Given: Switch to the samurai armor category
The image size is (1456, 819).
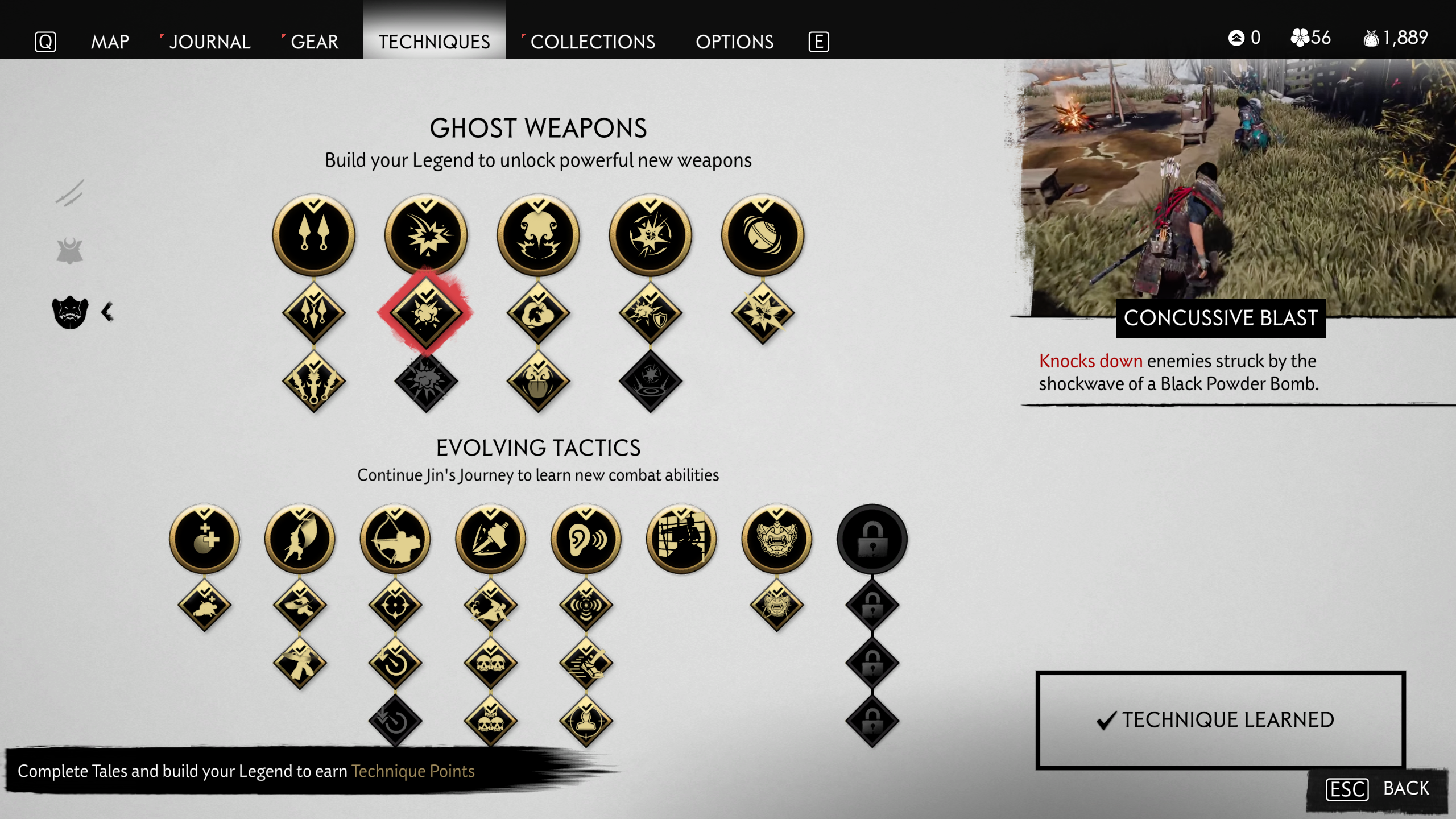Looking at the screenshot, I should 70,251.
